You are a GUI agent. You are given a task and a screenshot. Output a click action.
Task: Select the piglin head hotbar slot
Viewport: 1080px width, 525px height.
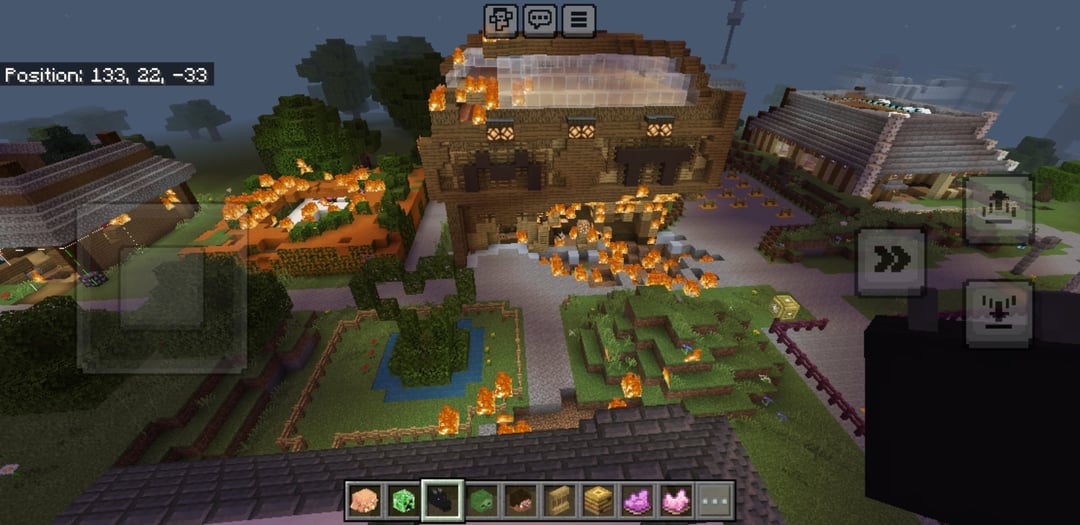coord(363,500)
